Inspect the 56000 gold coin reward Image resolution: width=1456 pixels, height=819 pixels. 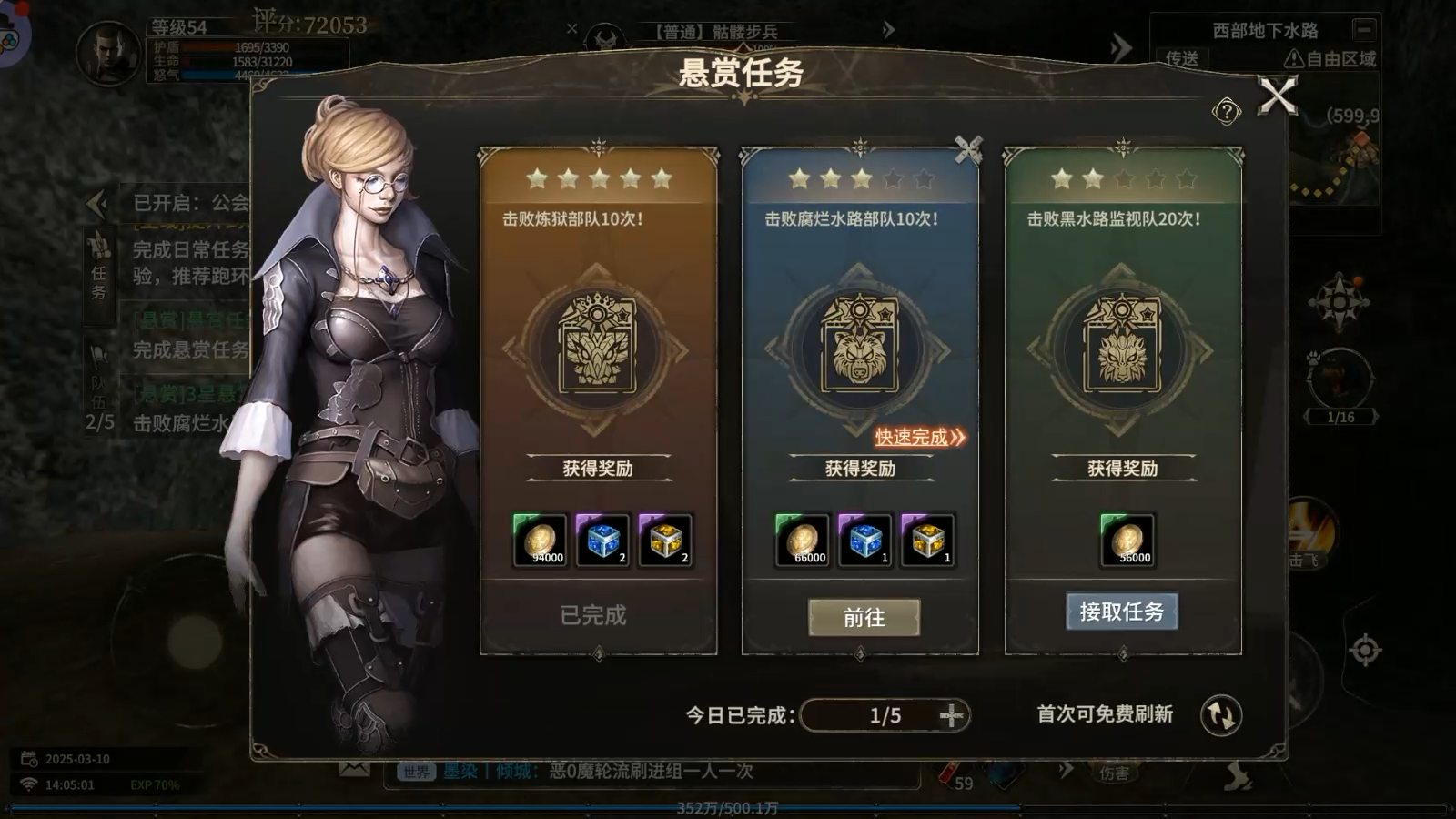[x=1127, y=541]
